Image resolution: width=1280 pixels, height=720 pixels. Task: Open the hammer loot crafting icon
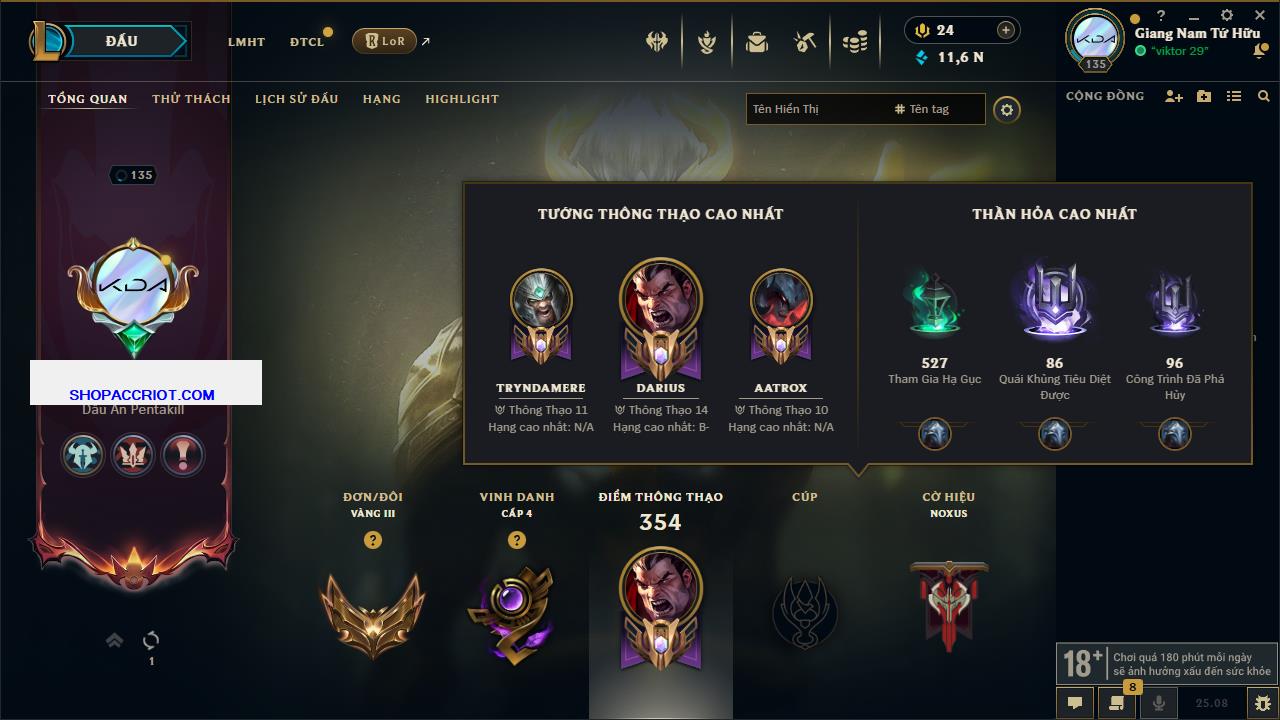(x=805, y=42)
